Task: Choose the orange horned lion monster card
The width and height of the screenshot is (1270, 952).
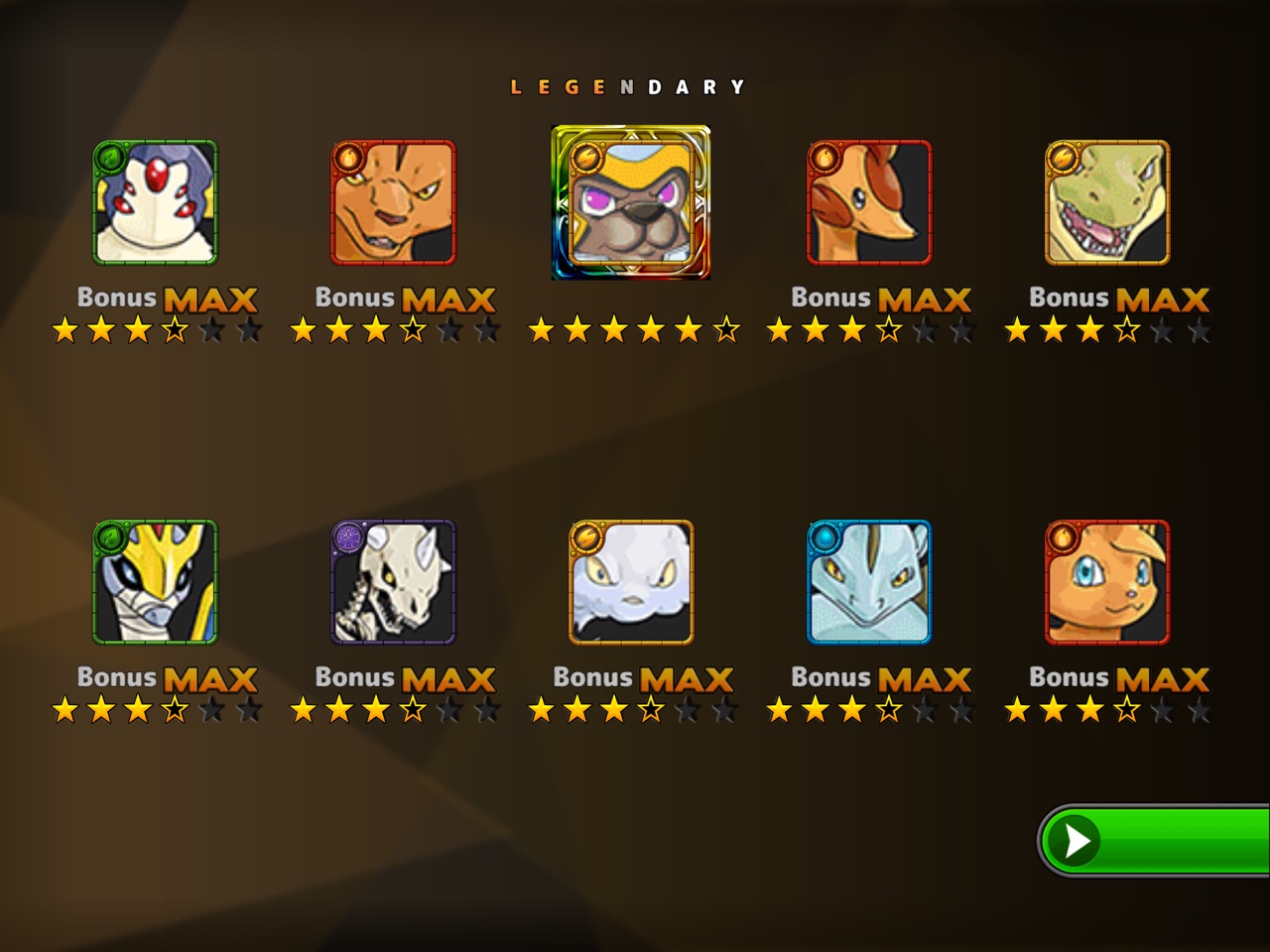Action: click(393, 203)
